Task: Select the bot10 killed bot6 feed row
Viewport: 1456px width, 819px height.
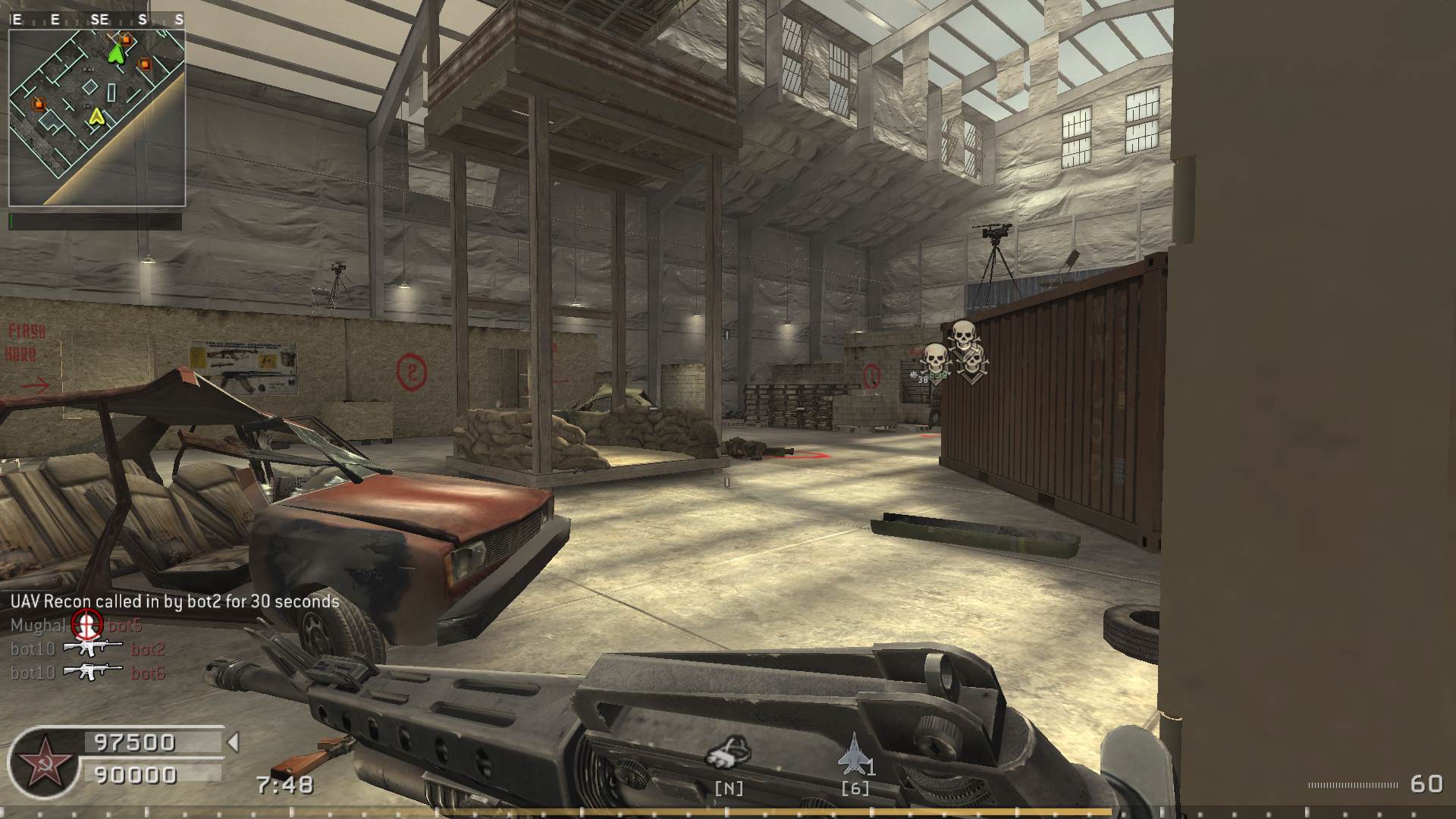Action: tap(88, 673)
